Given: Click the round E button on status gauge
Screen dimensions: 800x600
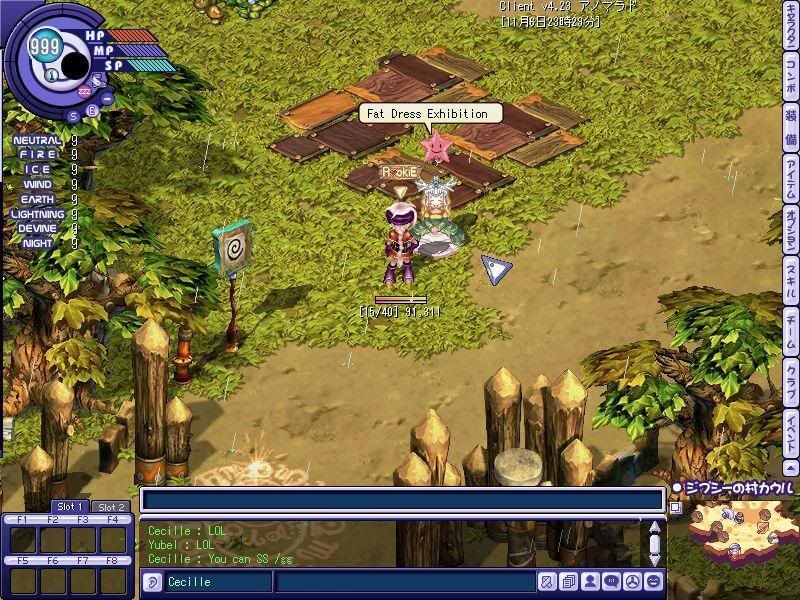Looking at the screenshot, I should [92, 110].
